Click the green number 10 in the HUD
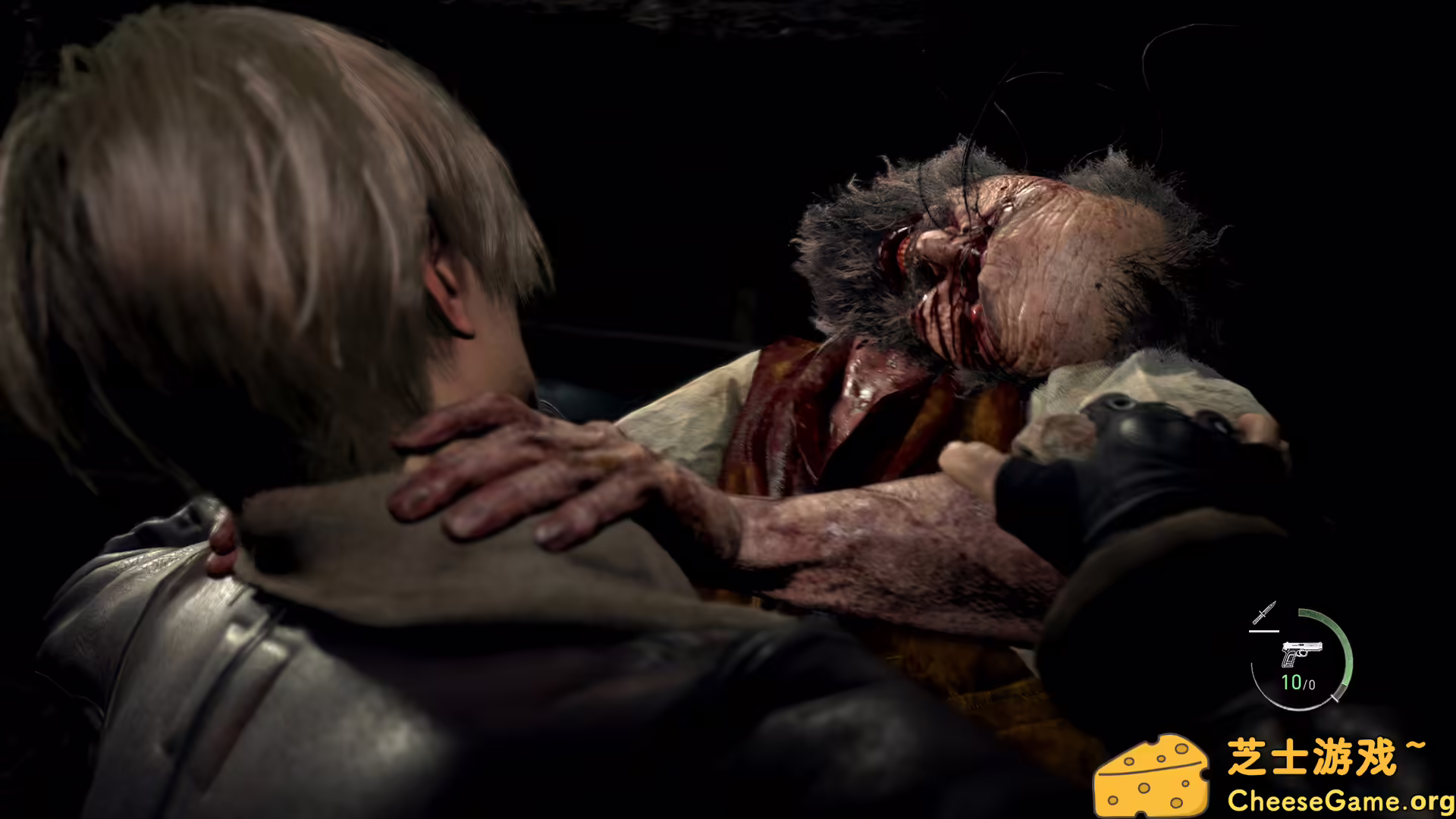 (1293, 682)
